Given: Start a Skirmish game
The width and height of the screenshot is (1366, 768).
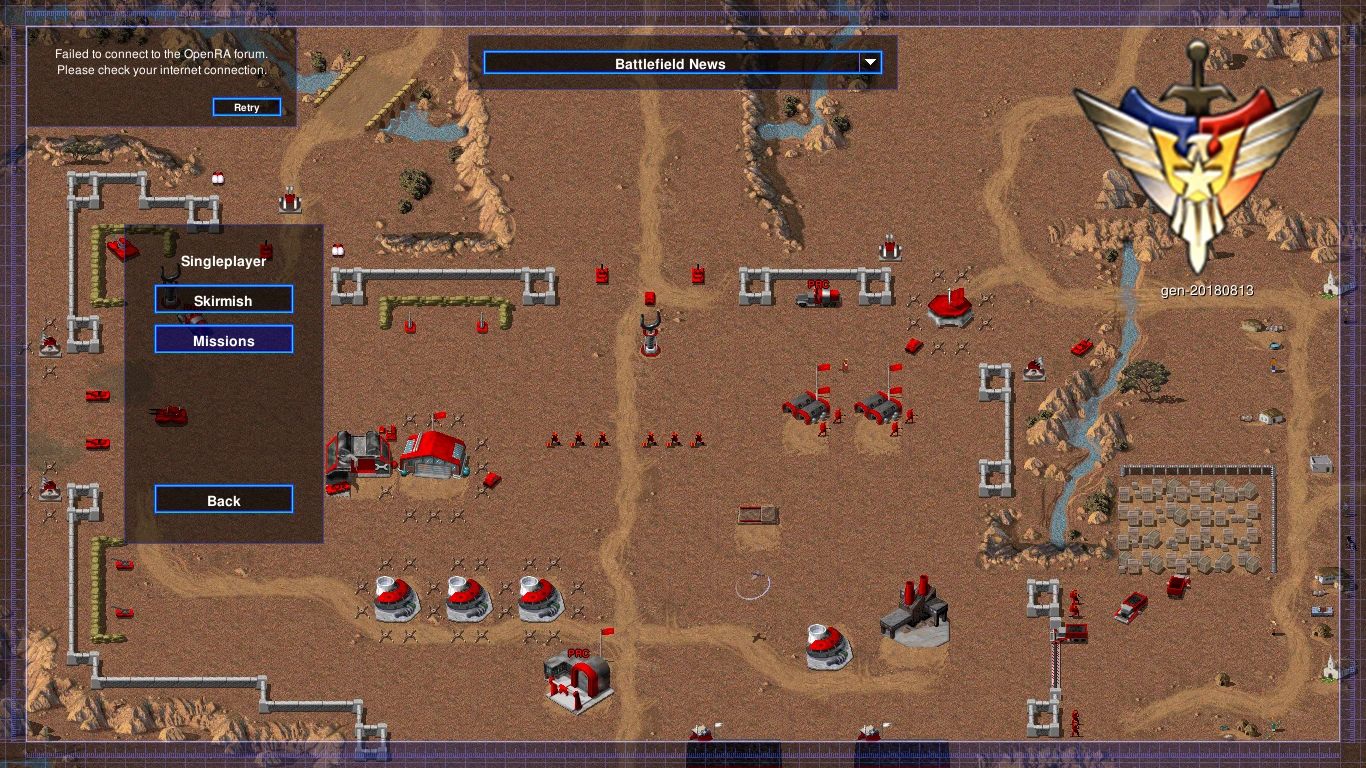Looking at the screenshot, I should 224,300.
